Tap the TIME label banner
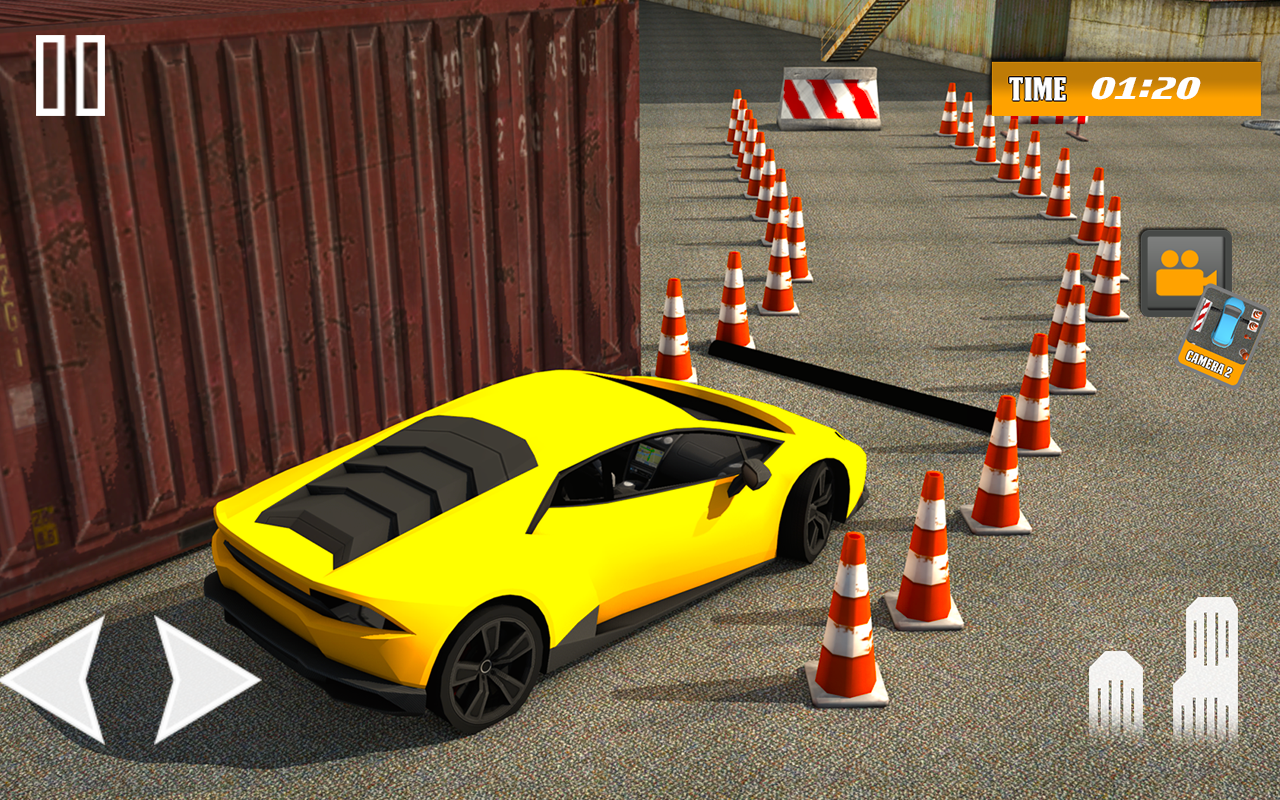Screen dimensions: 1280x800 click(1040, 87)
